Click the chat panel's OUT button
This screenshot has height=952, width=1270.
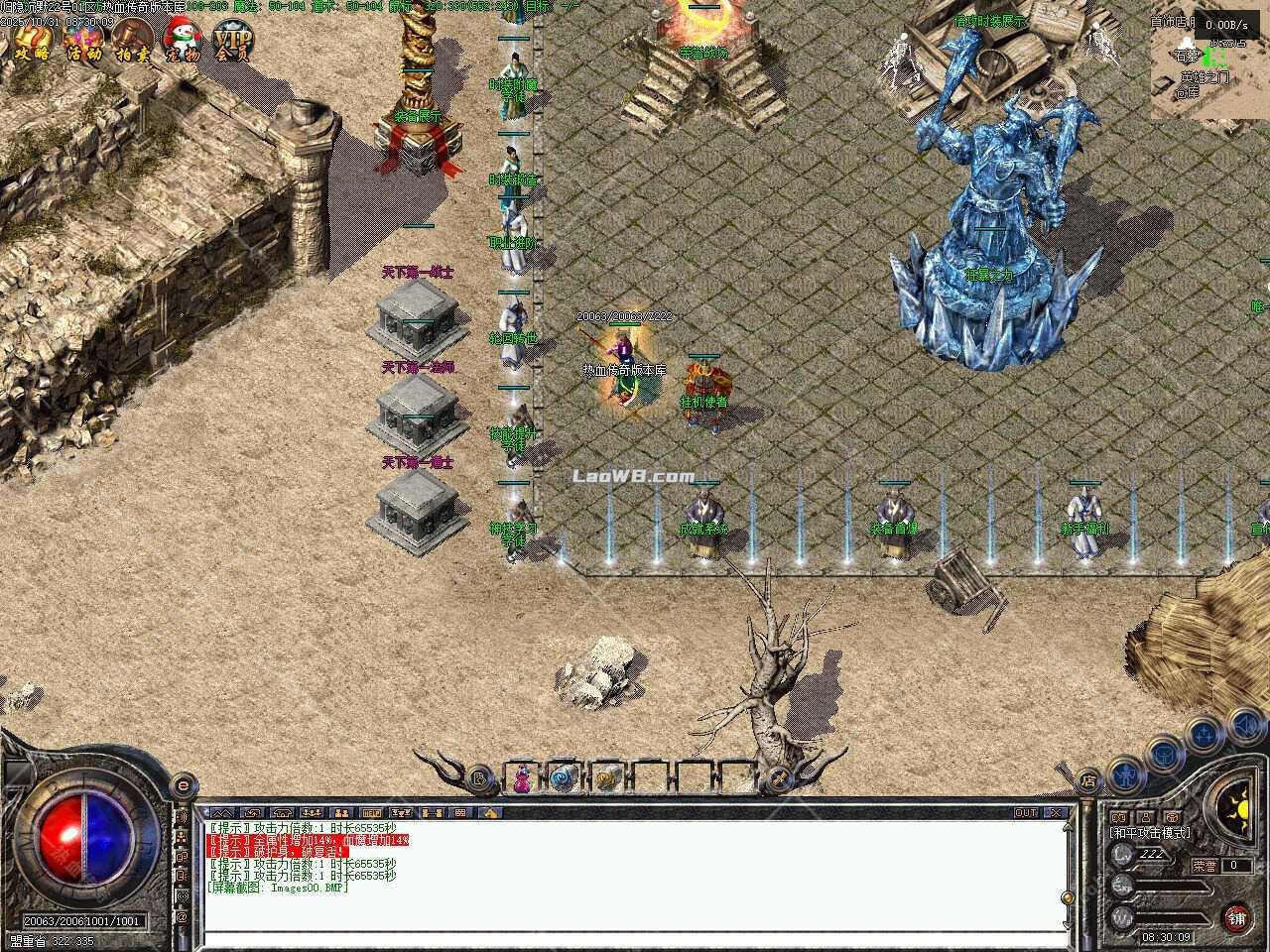coord(1026,812)
